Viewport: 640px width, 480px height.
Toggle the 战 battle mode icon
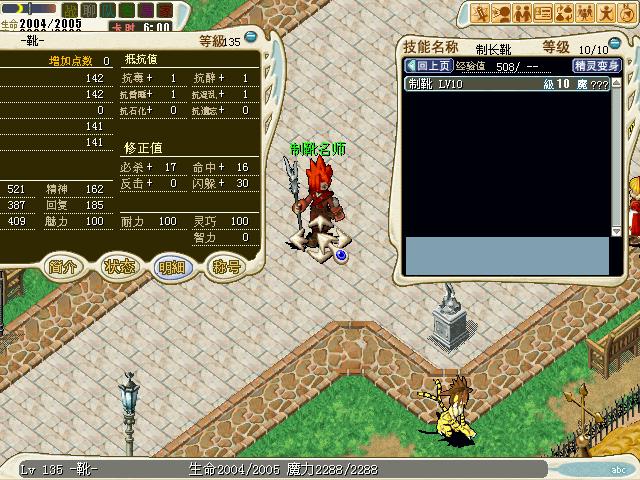(70, 10)
